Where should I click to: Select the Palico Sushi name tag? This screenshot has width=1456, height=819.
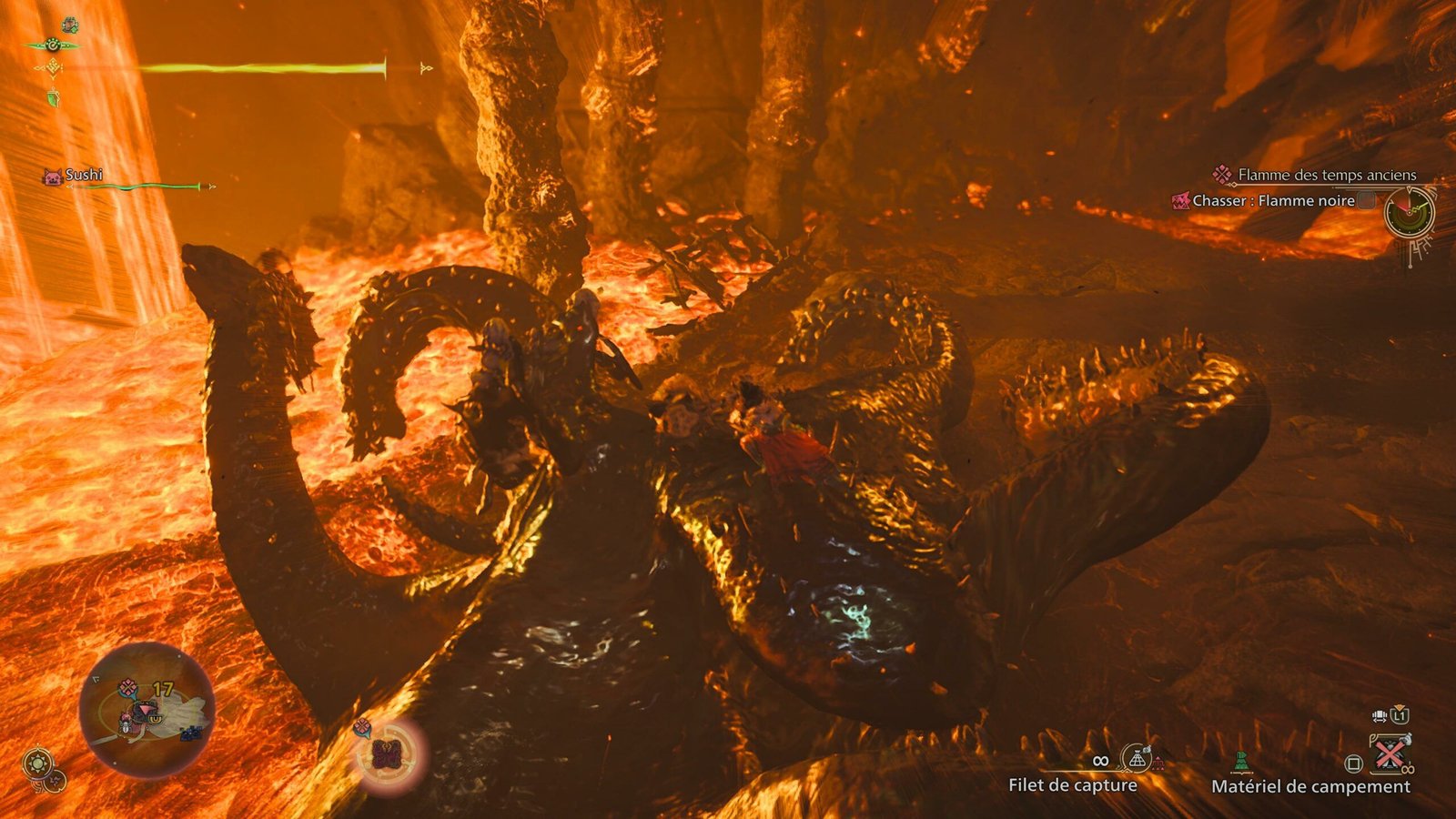pyautogui.click(x=83, y=175)
